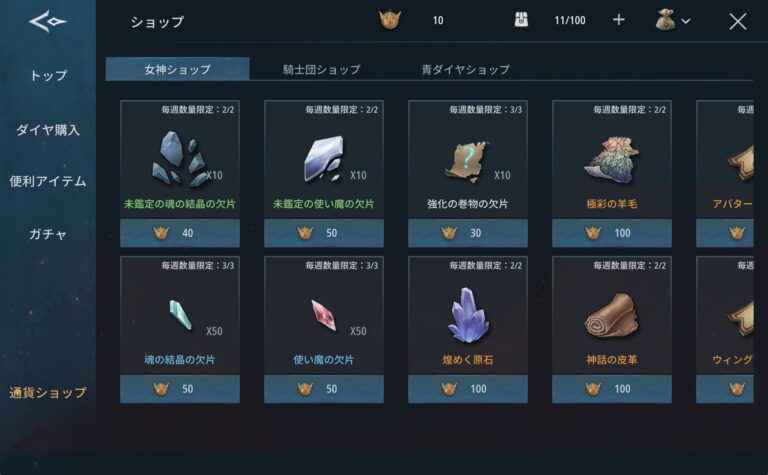768x475 pixels.
Task: Go back using the arrow logo
Action: [x=47, y=22]
